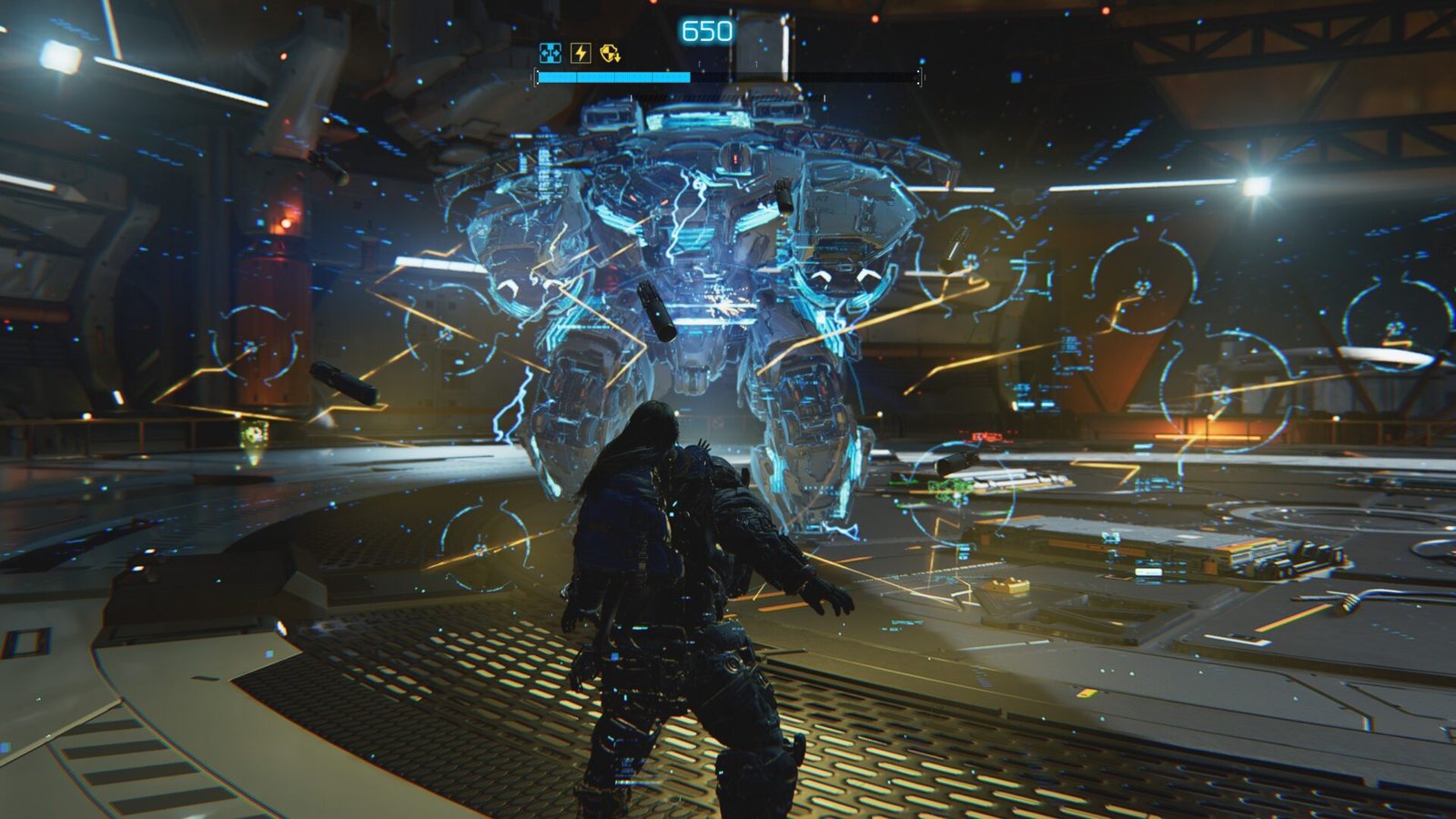This screenshot has width=1456, height=819.
Task: Click the blue arrows status icon
Action: [550, 53]
